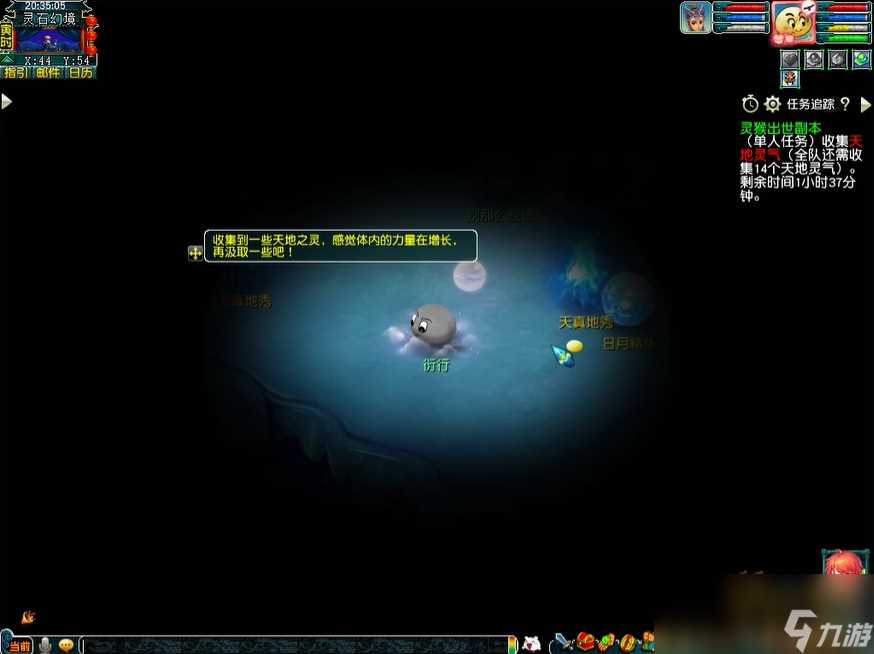Open the yellow smiley character portrait
Screen dimensions: 874x654
click(x=791, y=22)
